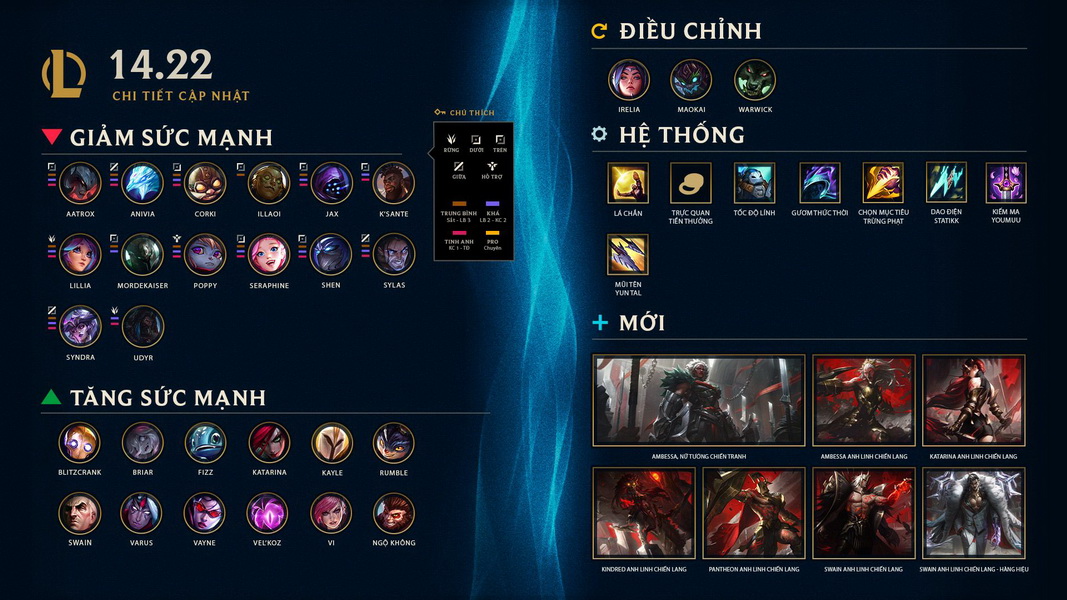Click the Mũi Tên Yun Tal item
Image resolution: width=1067 pixels, height=600 pixels.
point(628,255)
